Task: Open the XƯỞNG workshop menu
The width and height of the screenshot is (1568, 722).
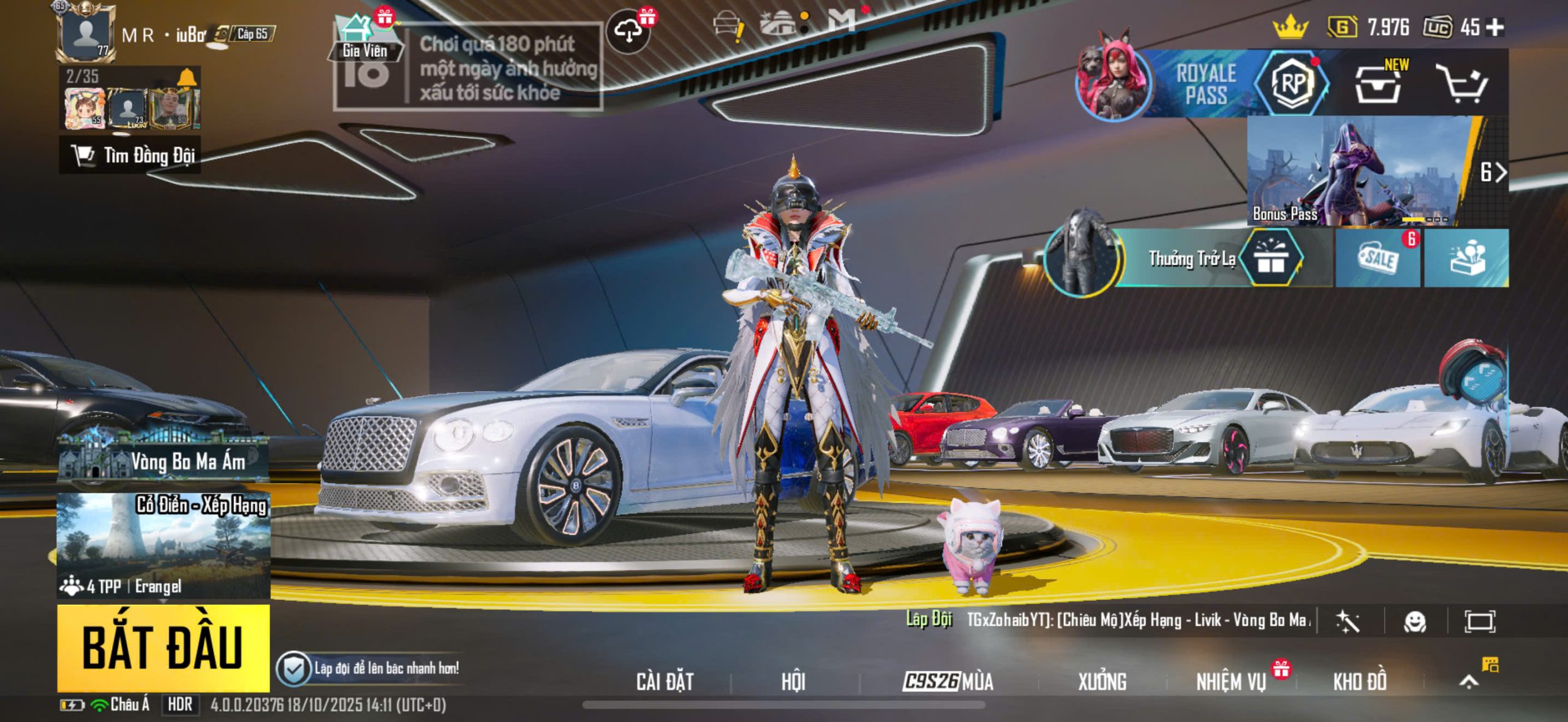Action: tap(1102, 682)
